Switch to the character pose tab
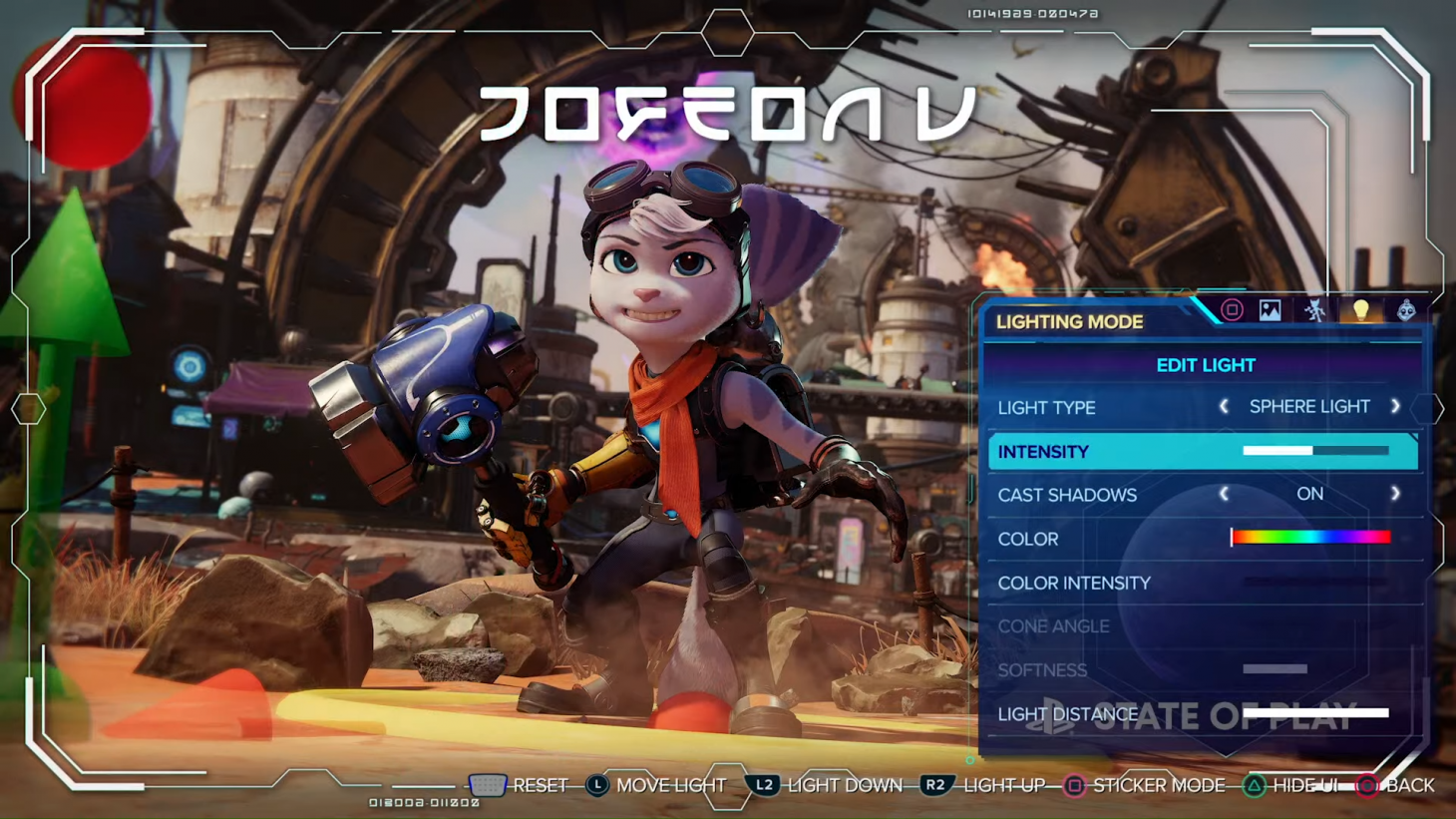 click(x=1315, y=310)
